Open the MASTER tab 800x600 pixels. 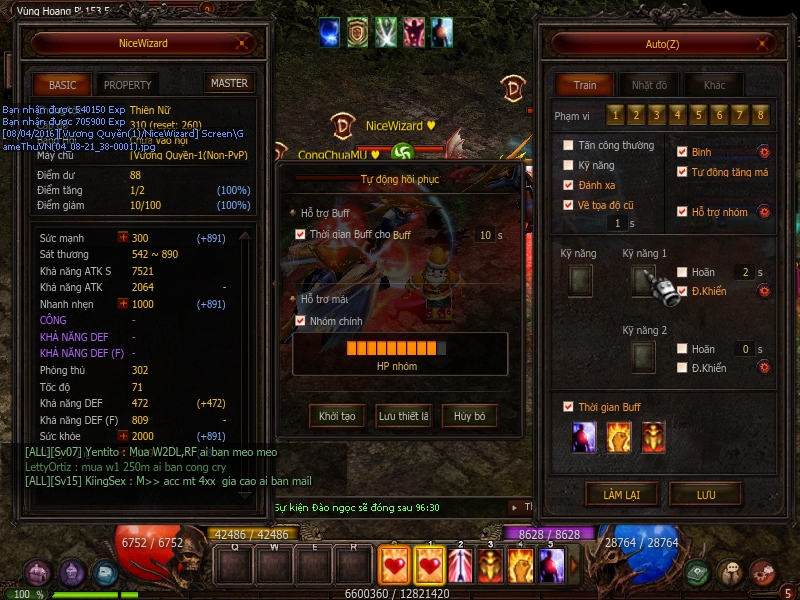[x=229, y=84]
